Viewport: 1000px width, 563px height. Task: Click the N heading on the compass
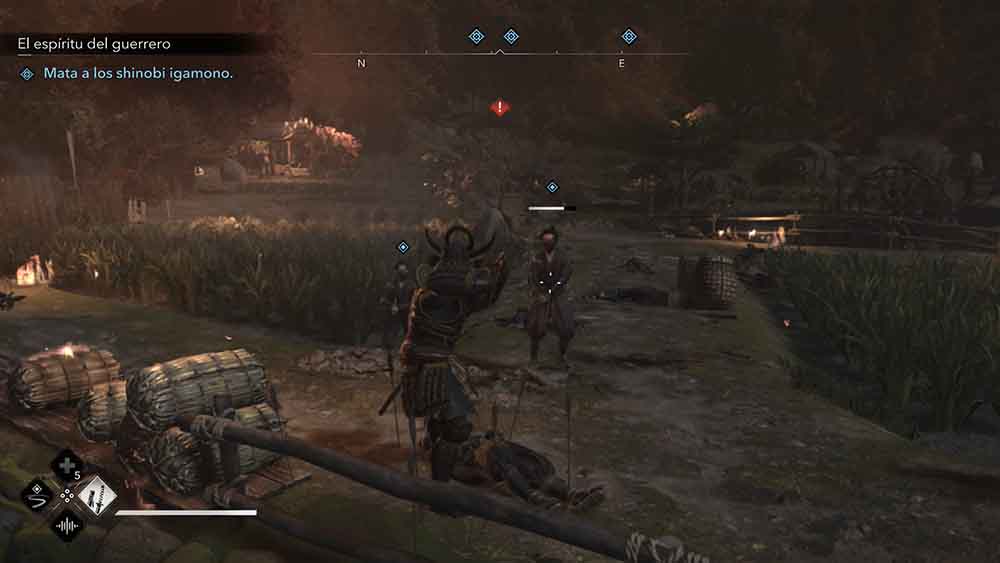[x=362, y=63]
